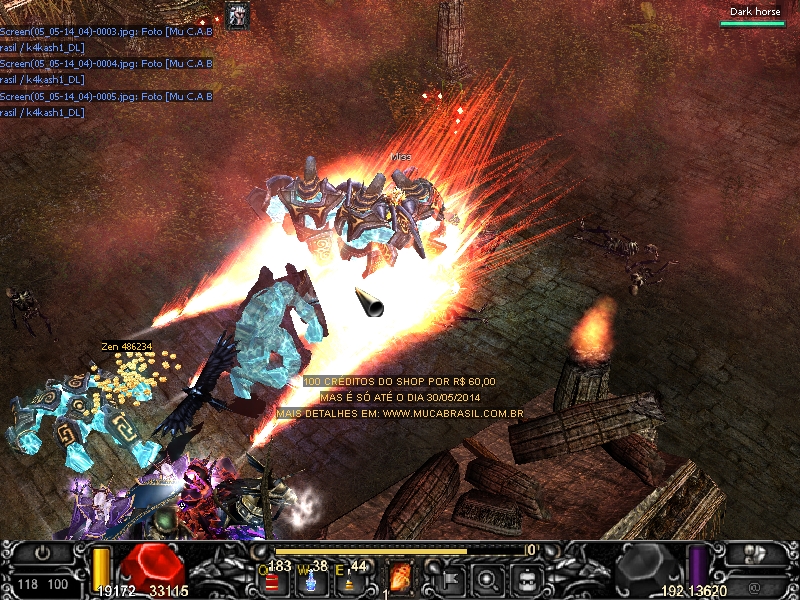Select the active buff icon at the top

tap(237, 14)
